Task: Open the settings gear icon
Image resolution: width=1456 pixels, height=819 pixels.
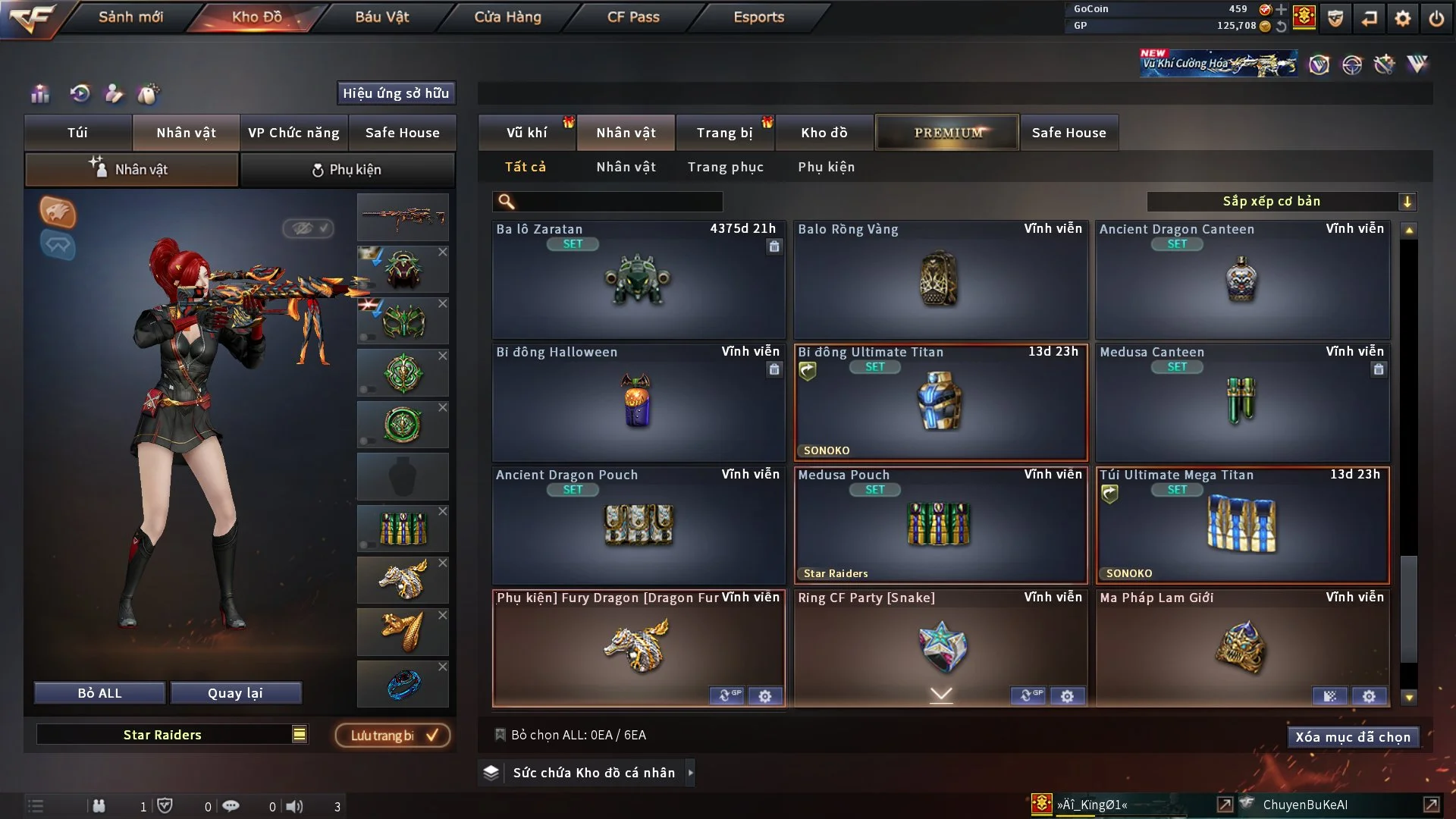Action: click(1402, 18)
